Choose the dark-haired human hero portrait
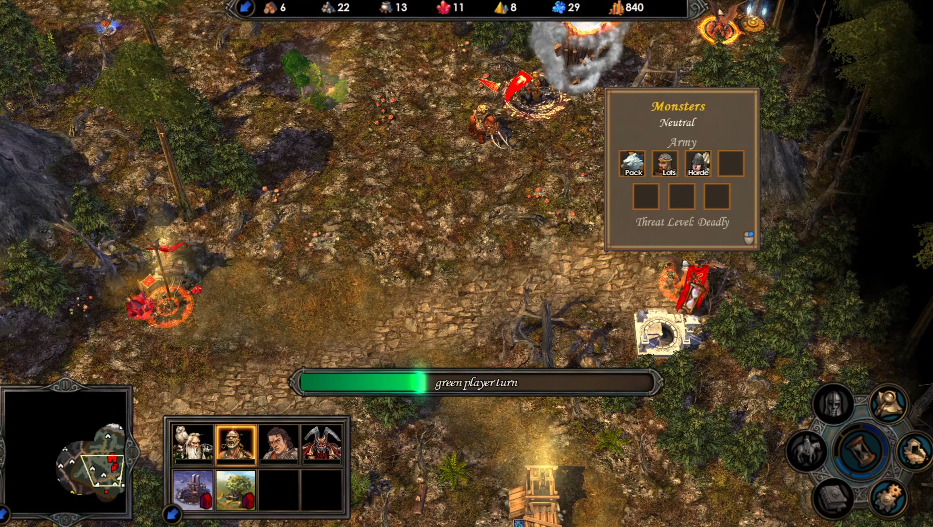933x527 pixels. tap(280, 444)
